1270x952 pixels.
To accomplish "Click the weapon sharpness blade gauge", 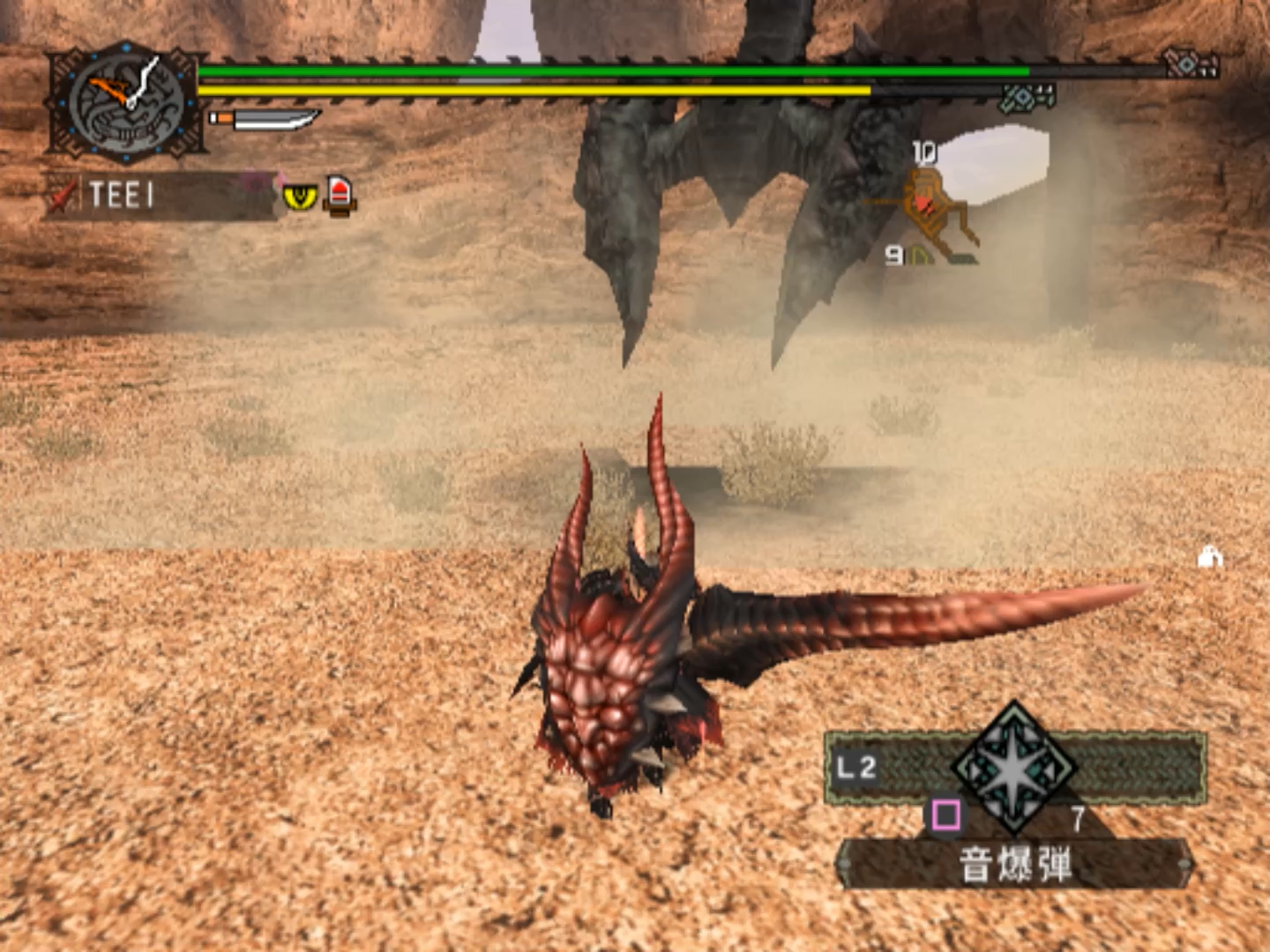I will point(265,118).
